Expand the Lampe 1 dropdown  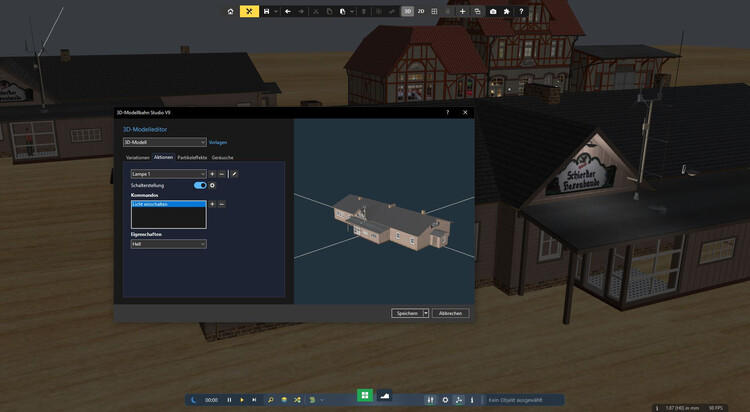pos(168,174)
